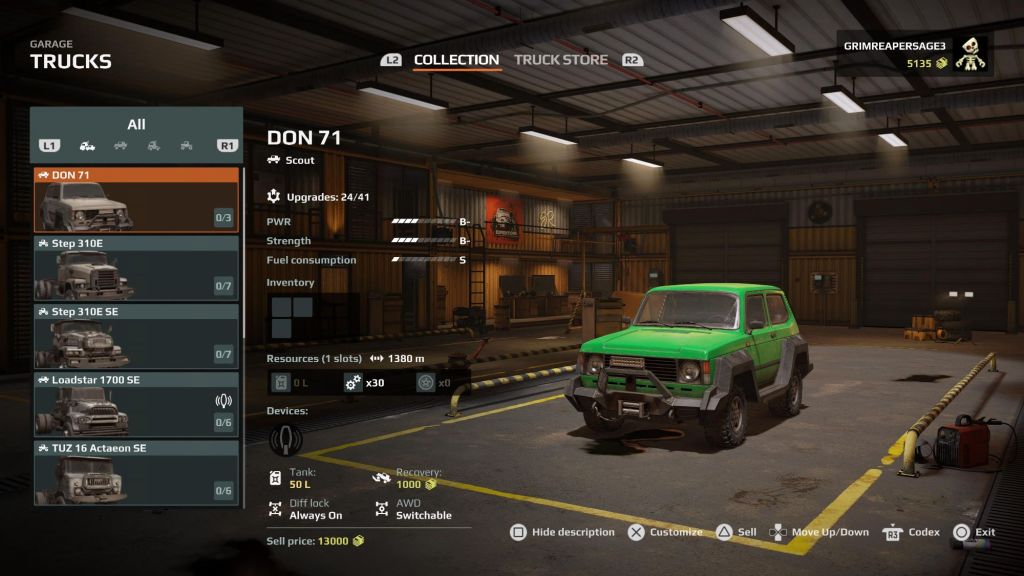Pick the Step 310E SE truck
This screenshot has width=1024, height=576.
(136, 337)
